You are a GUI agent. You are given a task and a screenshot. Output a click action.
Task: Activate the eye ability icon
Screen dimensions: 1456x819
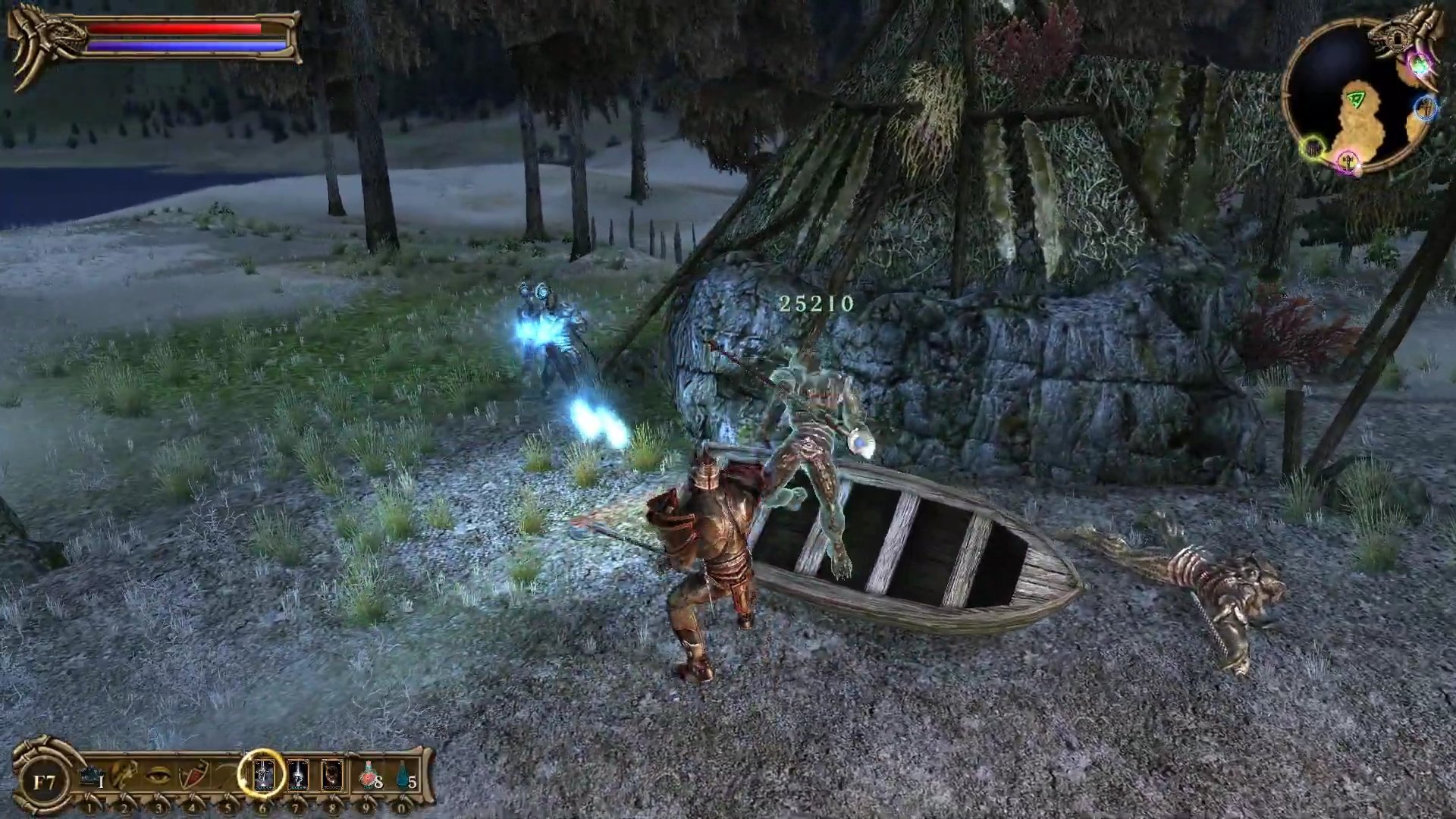click(x=158, y=776)
